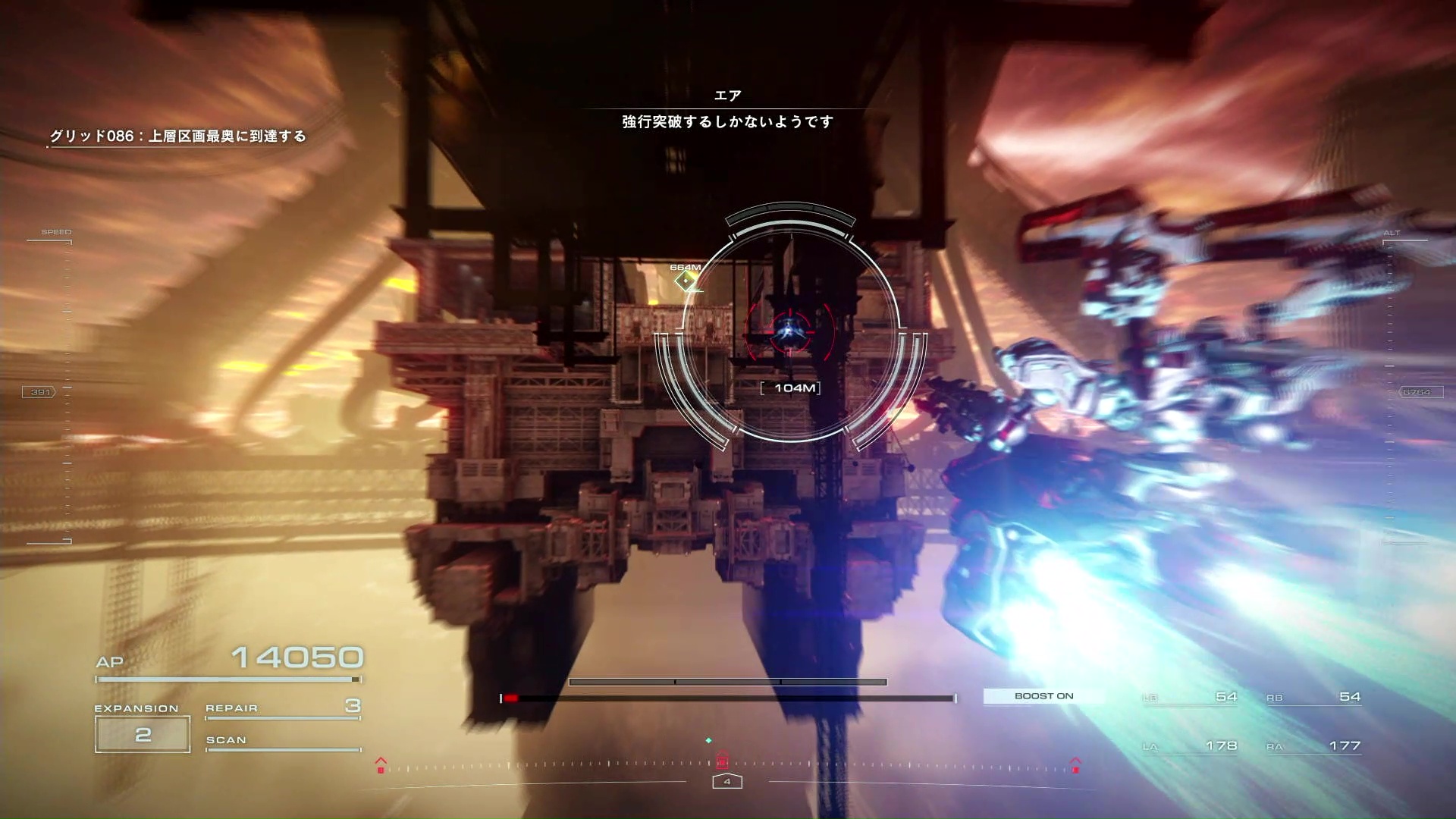Click the red center compass enemy marker
1456x819 pixels.
(x=723, y=760)
